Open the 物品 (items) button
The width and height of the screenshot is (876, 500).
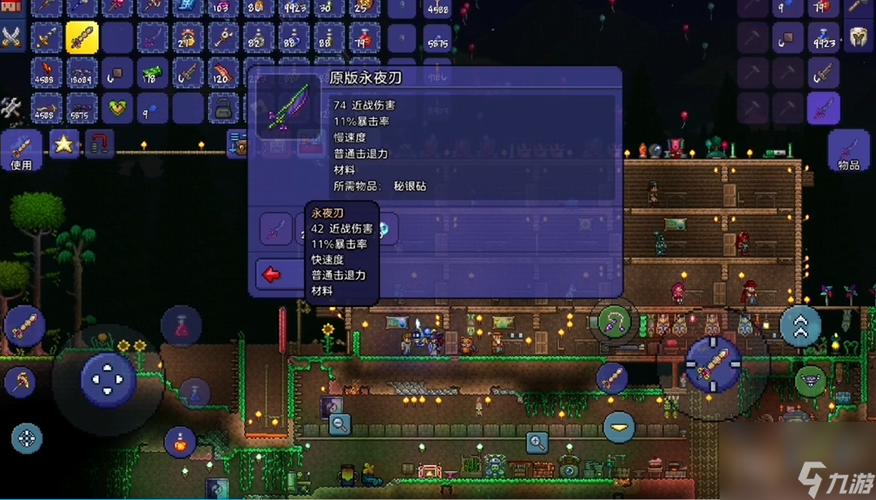pyautogui.click(x=849, y=148)
